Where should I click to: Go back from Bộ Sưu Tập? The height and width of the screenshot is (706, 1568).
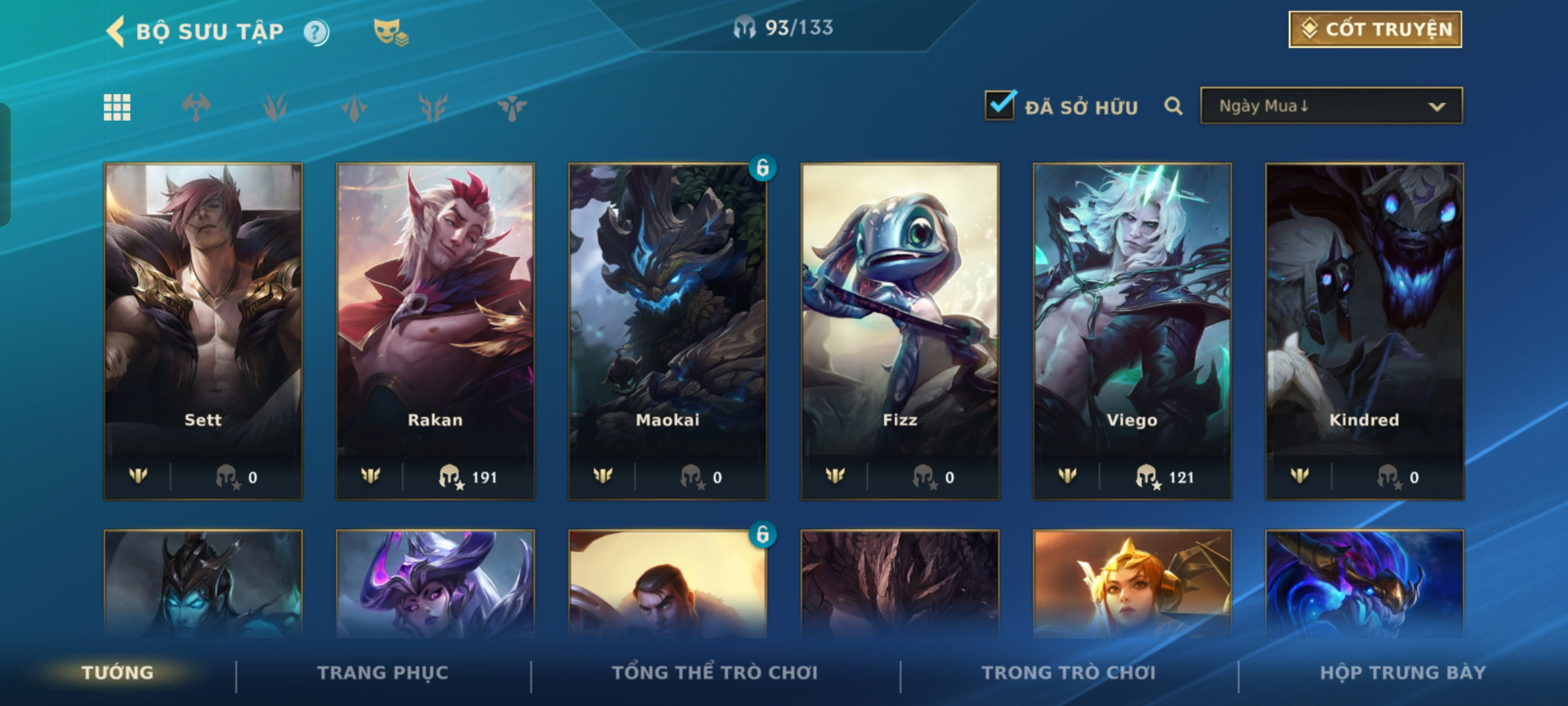[116, 31]
